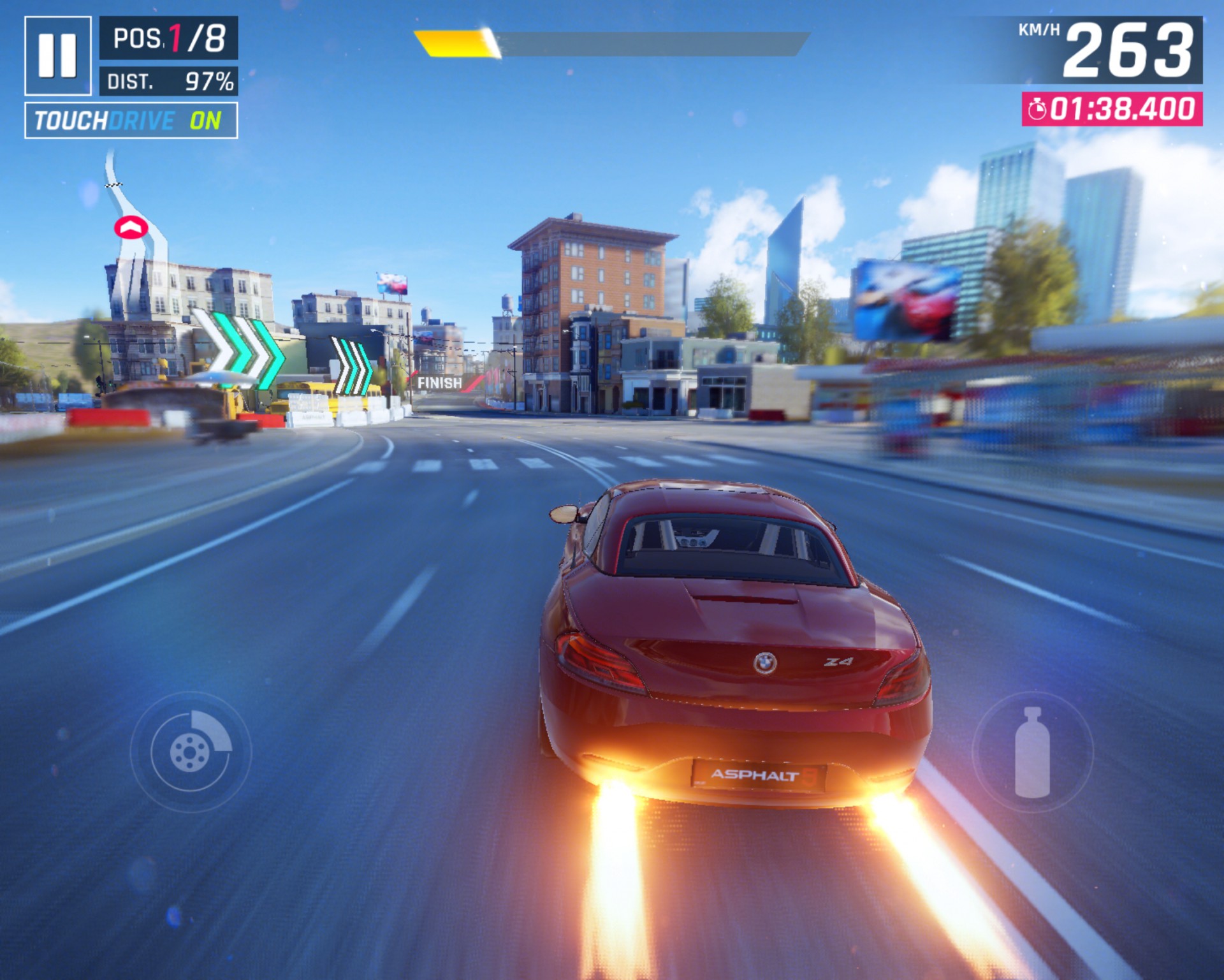The width and height of the screenshot is (1224, 980).
Task: Tap the brake drift button
Action: tap(191, 752)
